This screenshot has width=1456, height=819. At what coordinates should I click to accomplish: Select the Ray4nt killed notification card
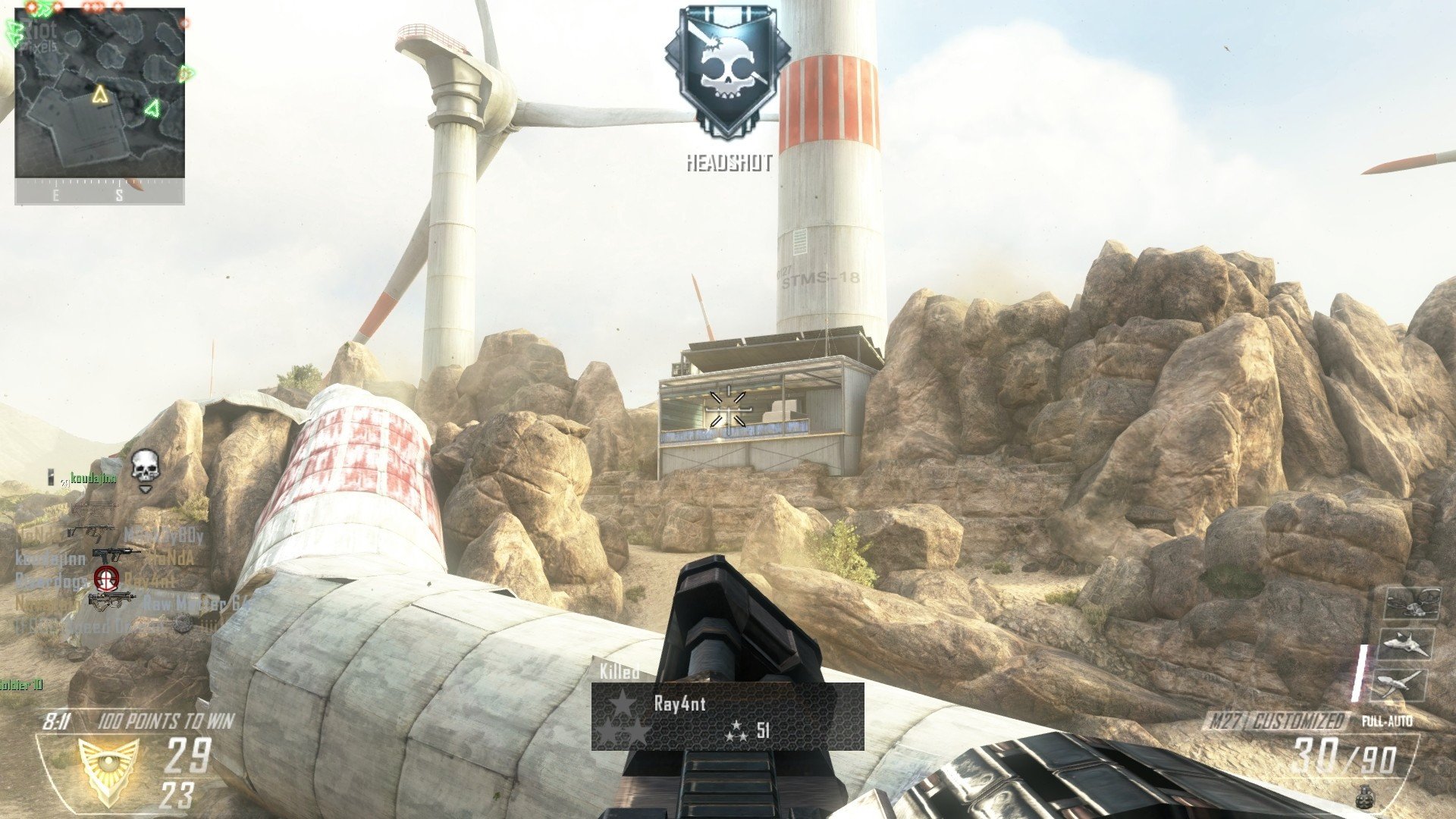coord(727,717)
